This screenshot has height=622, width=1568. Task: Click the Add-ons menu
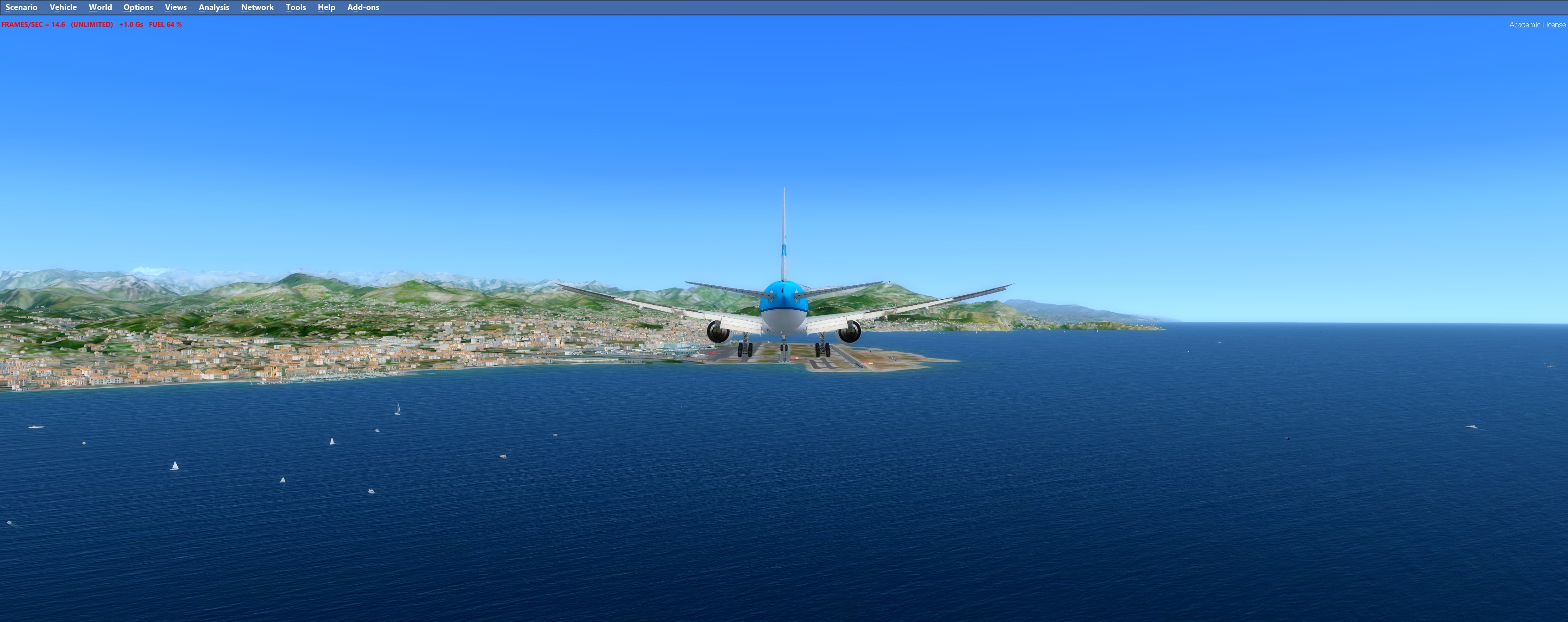pos(363,7)
